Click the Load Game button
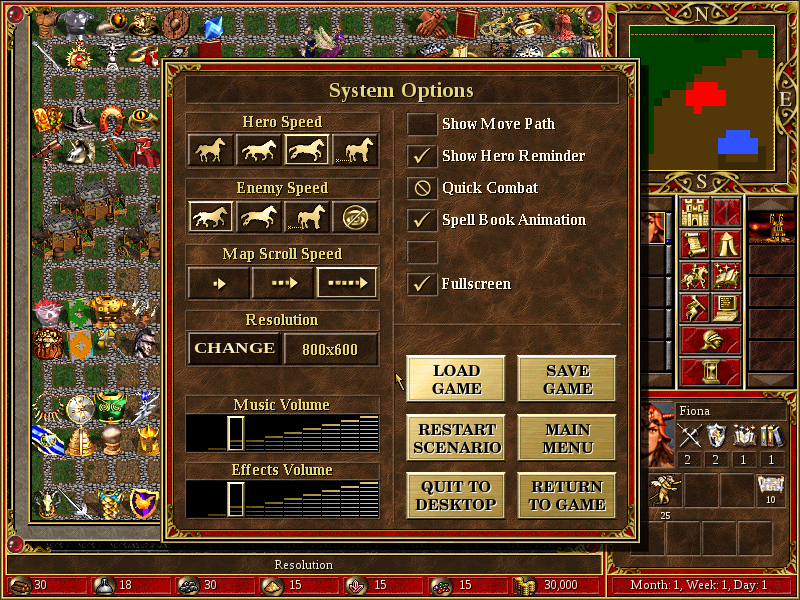The height and width of the screenshot is (600, 800). coord(456,379)
